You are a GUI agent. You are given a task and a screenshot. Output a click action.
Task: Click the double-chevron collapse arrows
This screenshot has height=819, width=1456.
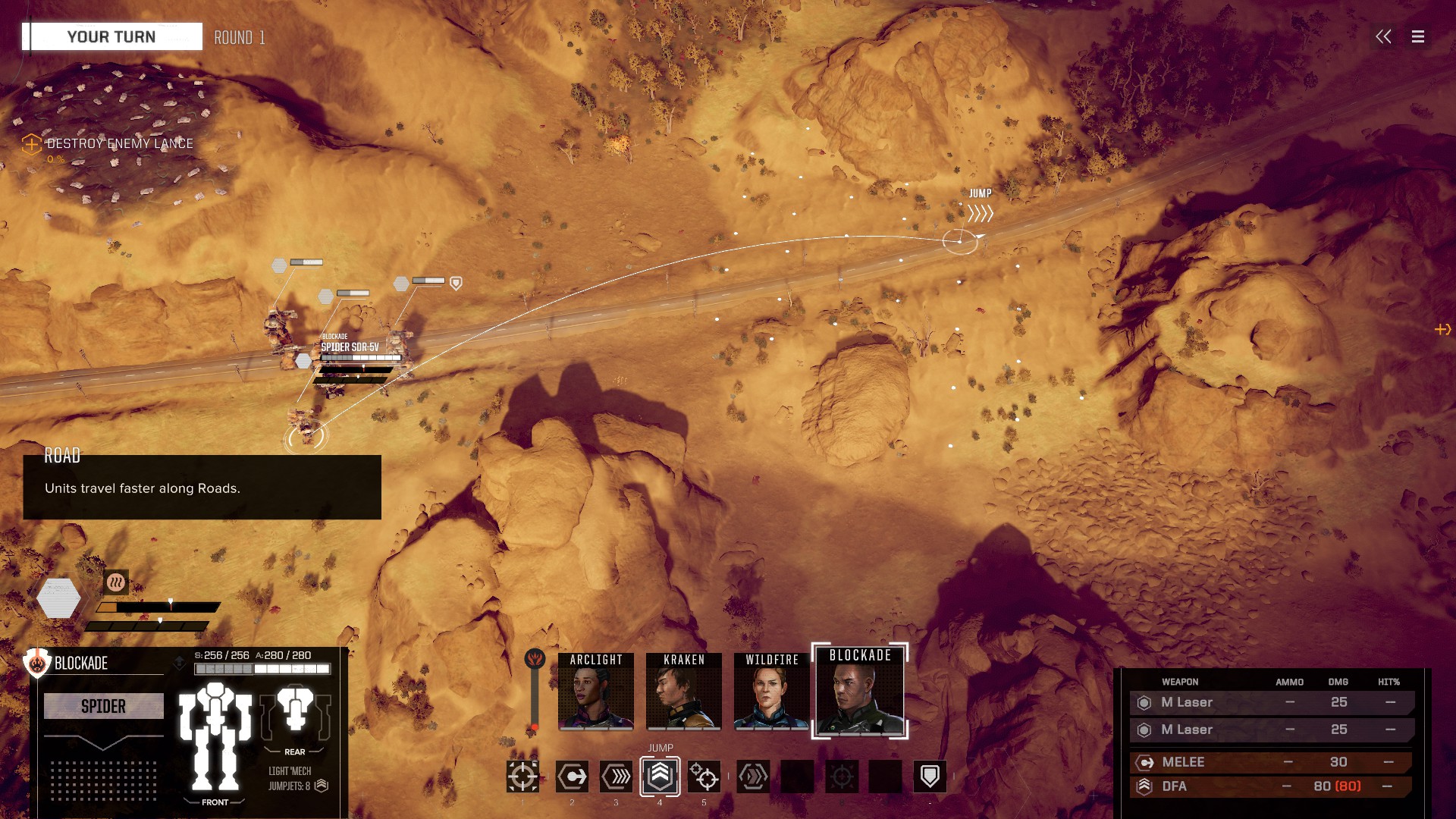tap(1383, 36)
